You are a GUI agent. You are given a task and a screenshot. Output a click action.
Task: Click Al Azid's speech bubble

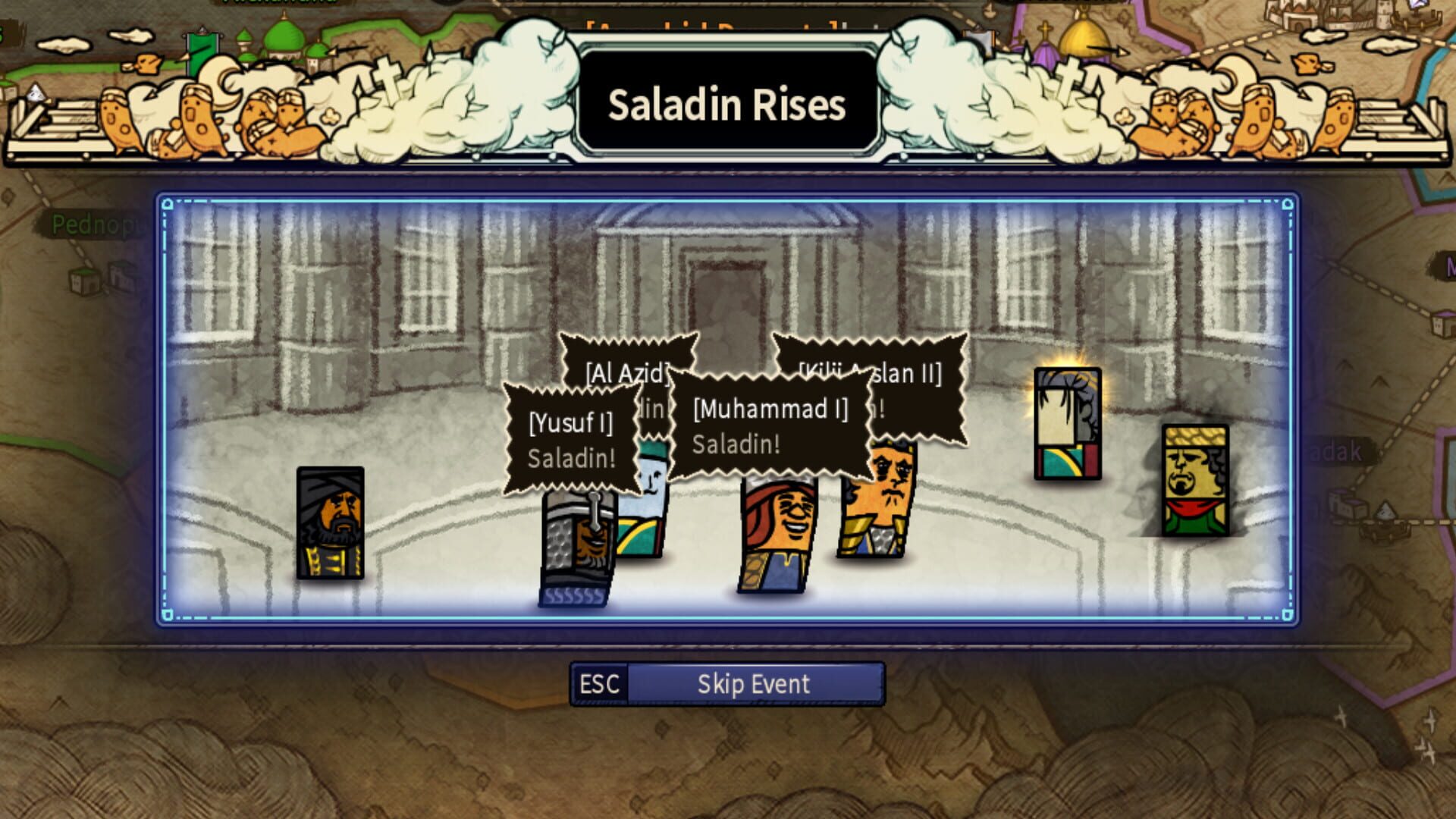(626, 372)
